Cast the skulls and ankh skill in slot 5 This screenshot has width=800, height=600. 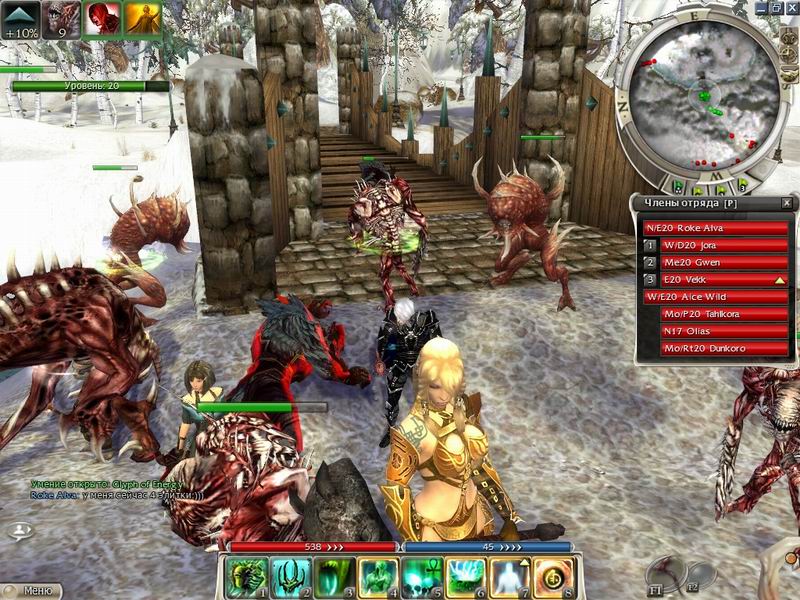pos(419,577)
